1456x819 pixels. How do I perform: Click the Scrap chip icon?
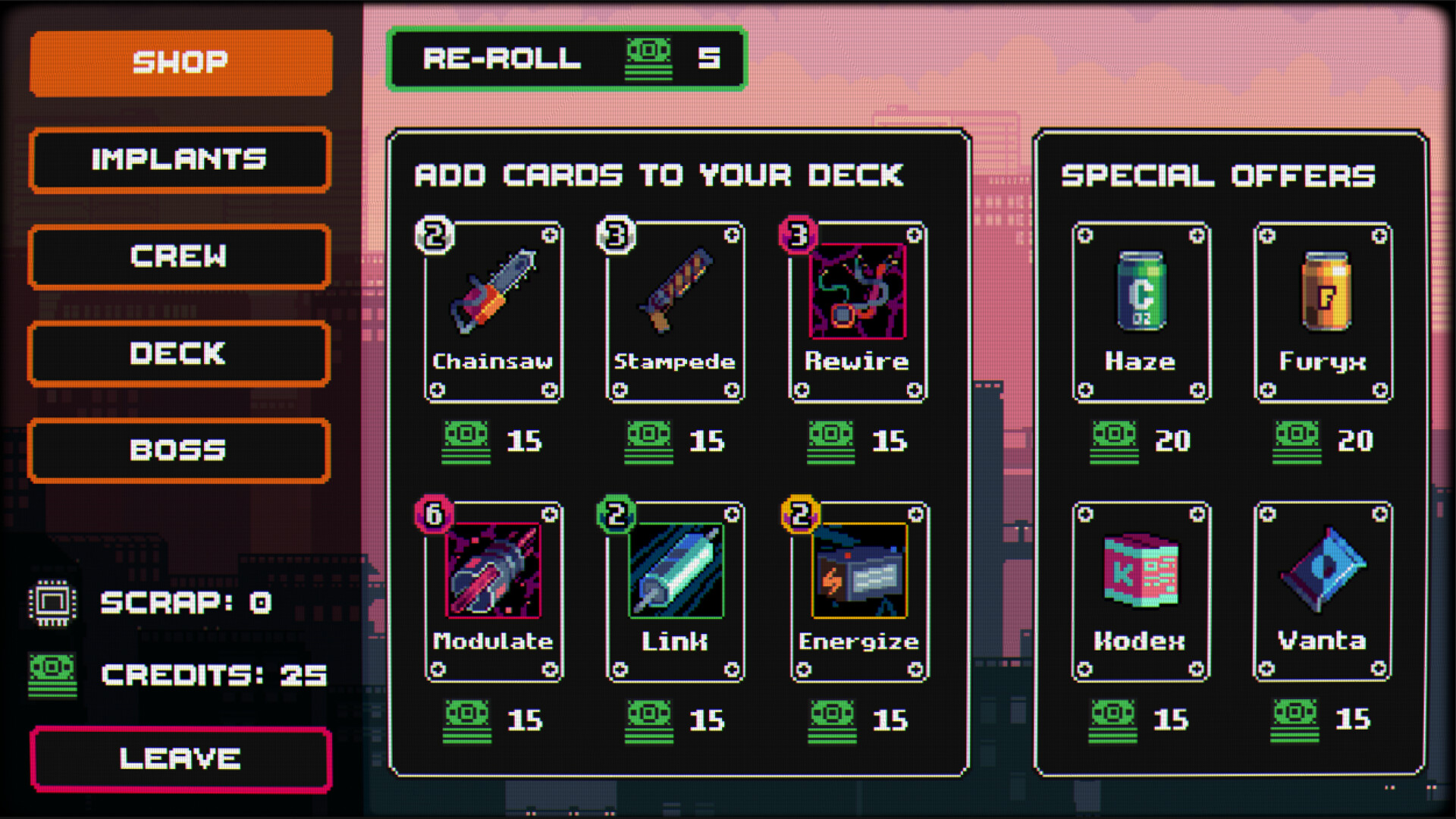click(53, 603)
